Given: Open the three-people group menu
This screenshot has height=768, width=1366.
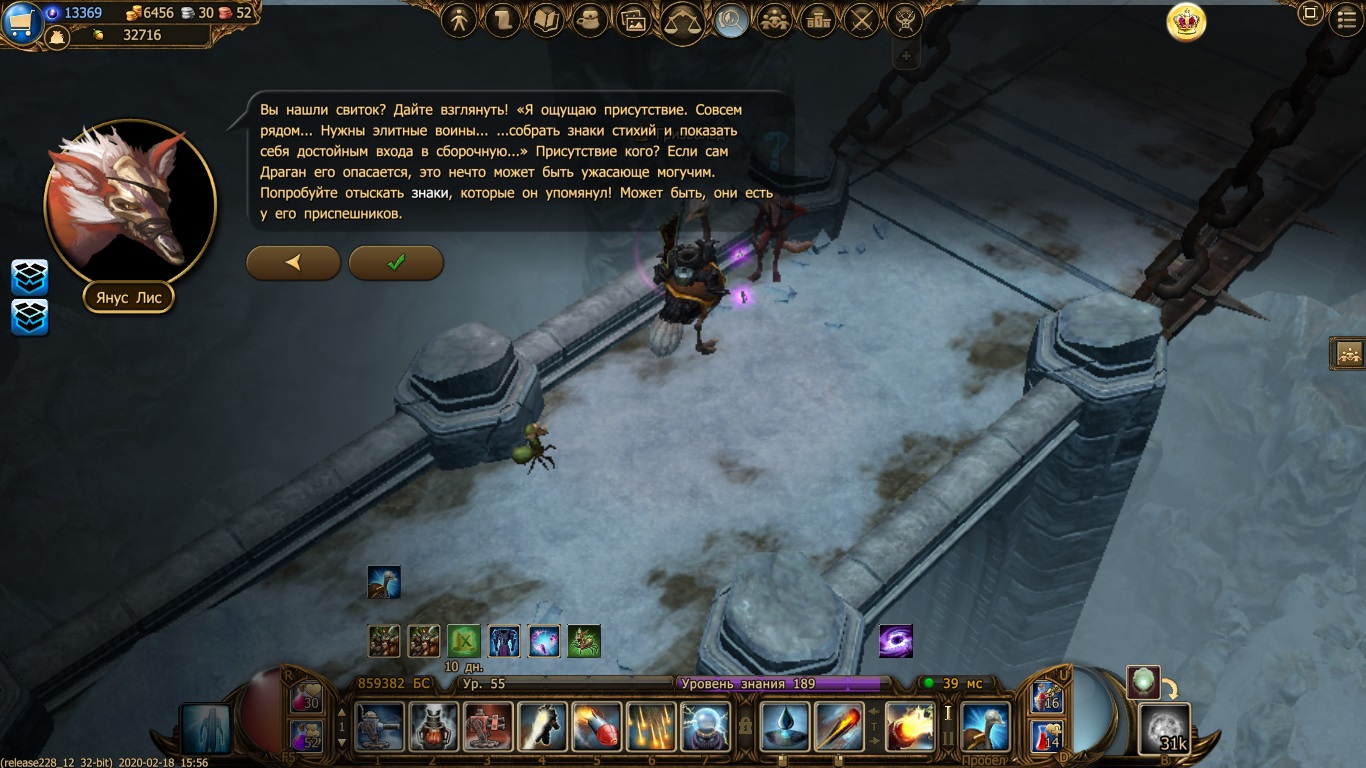Looking at the screenshot, I should click(x=774, y=20).
